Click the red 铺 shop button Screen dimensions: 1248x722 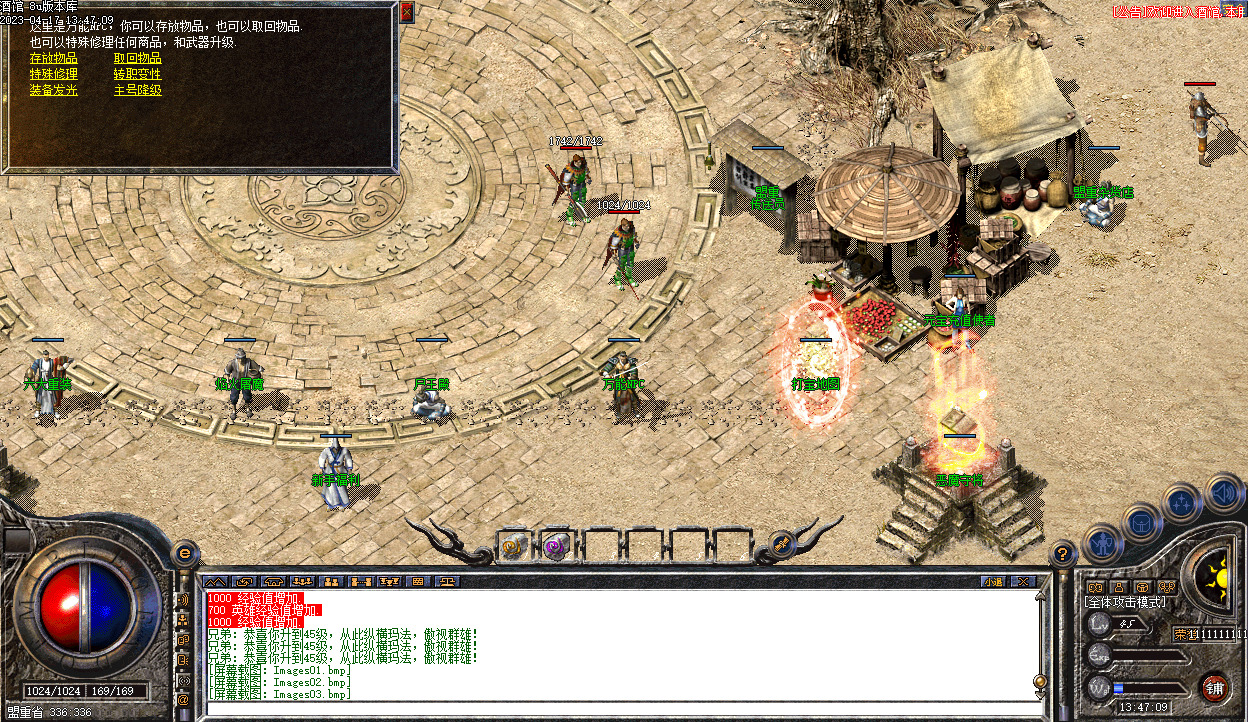tap(1214, 687)
